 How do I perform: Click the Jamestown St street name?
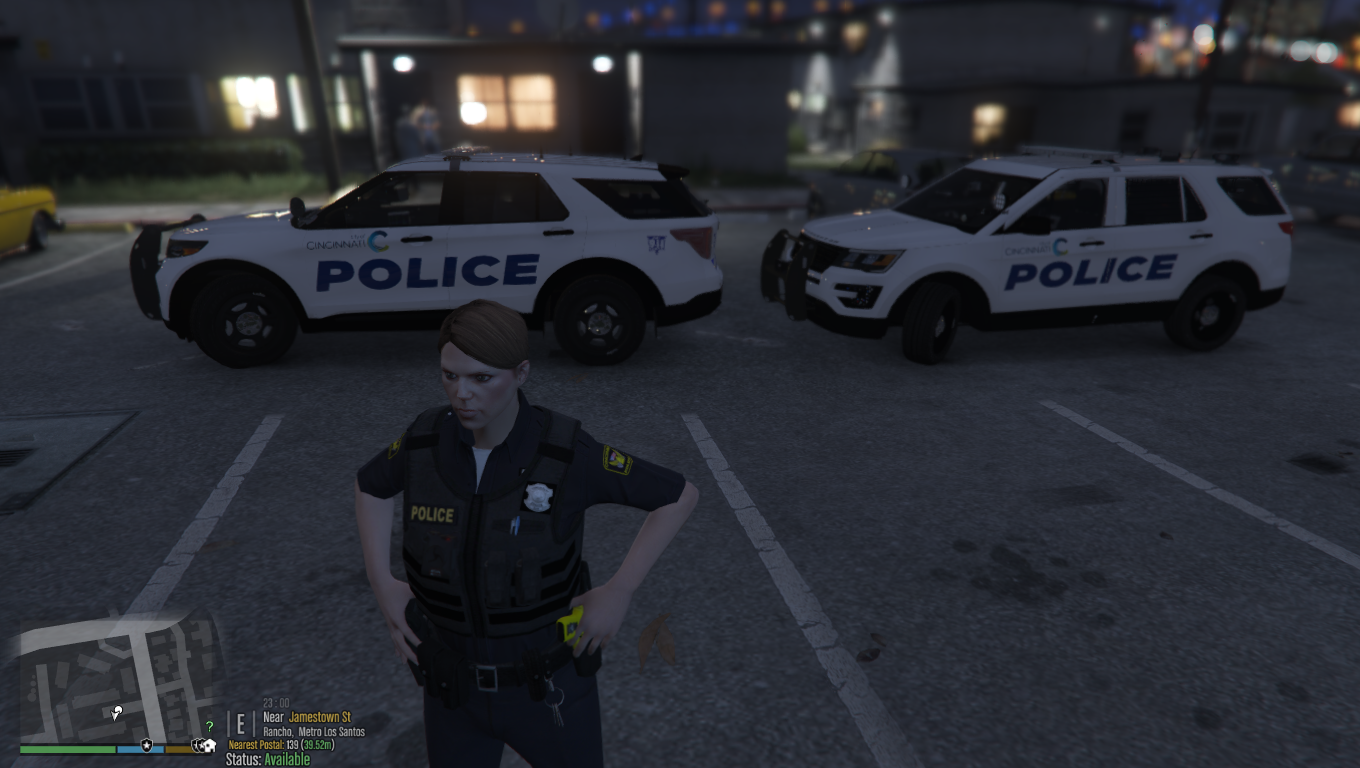point(320,718)
